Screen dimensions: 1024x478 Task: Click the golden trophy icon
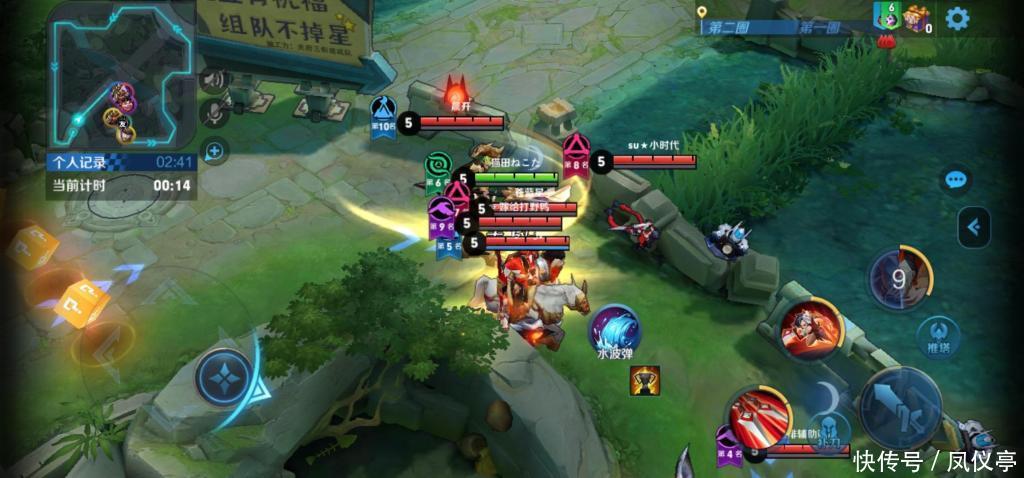tap(644, 380)
